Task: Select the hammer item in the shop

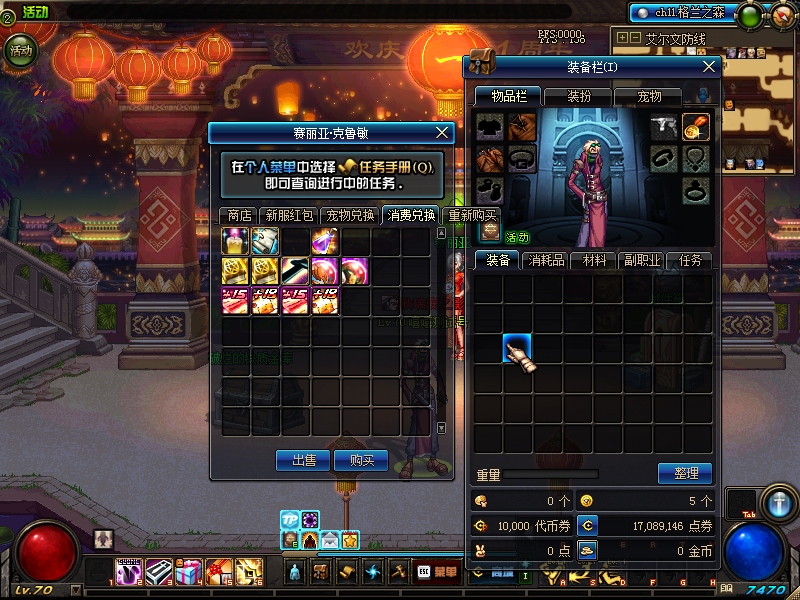Action: click(295, 270)
